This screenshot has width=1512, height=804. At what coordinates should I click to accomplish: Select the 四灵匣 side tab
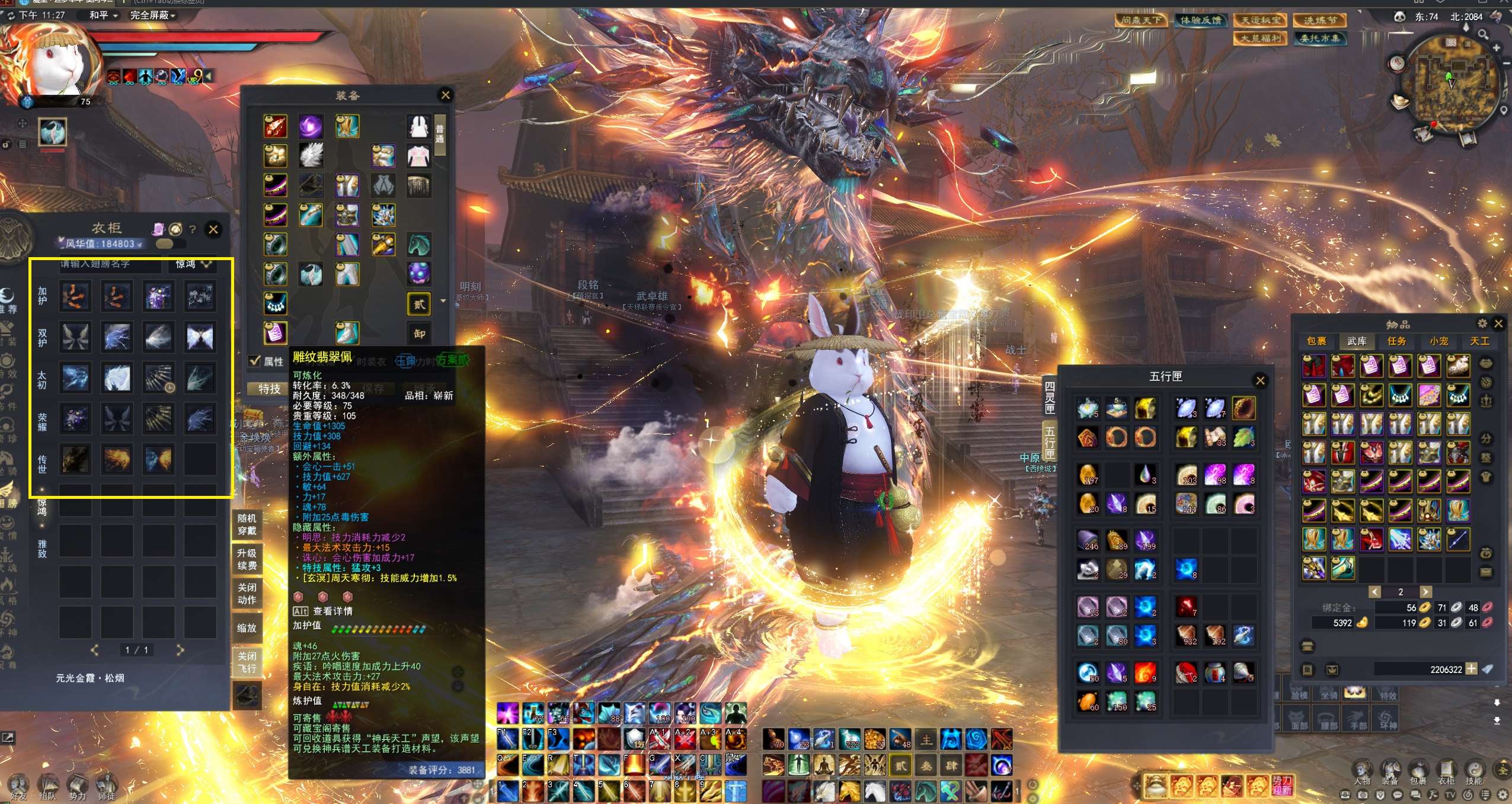(1049, 397)
